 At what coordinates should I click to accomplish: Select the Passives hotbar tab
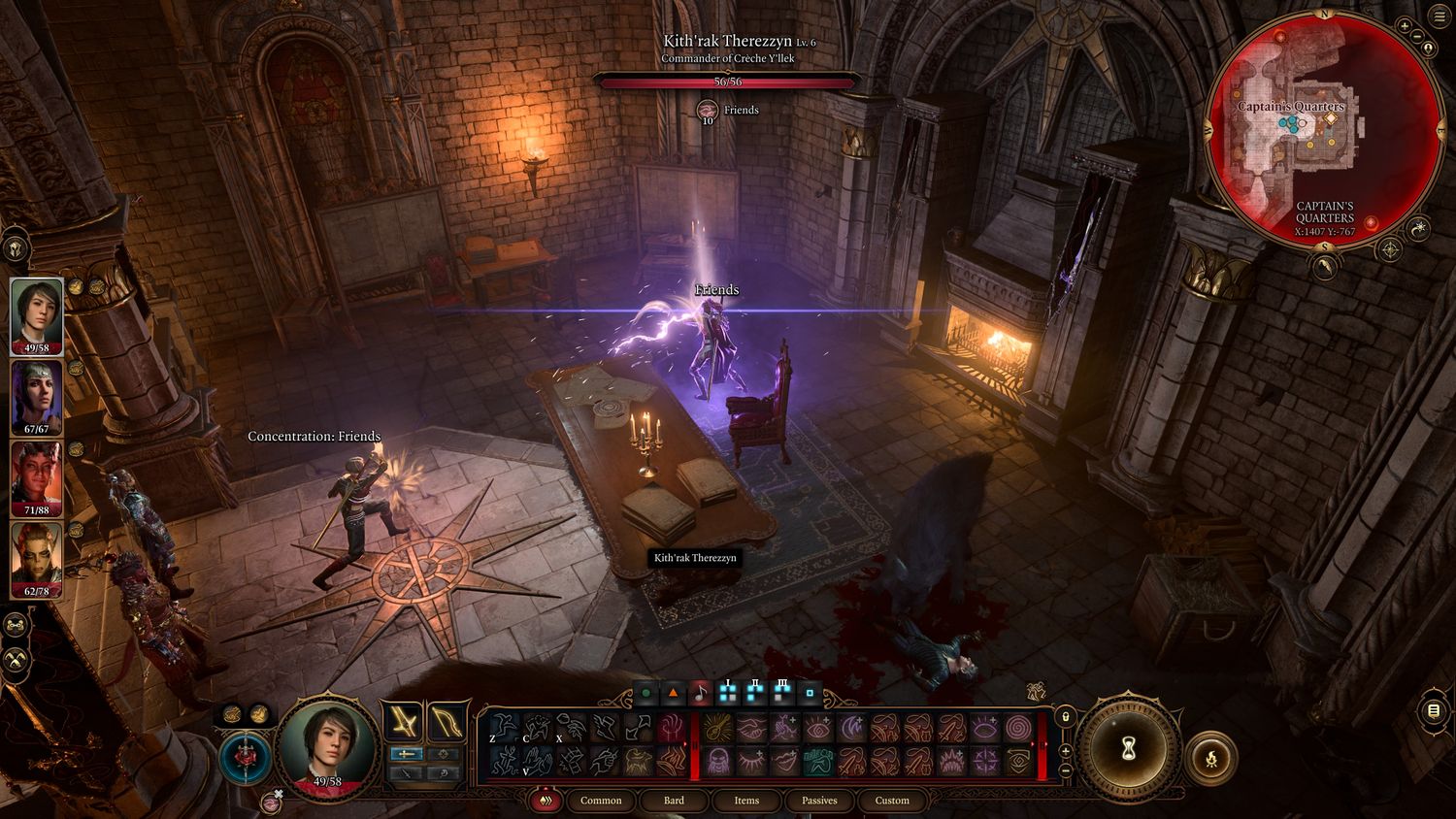(819, 801)
